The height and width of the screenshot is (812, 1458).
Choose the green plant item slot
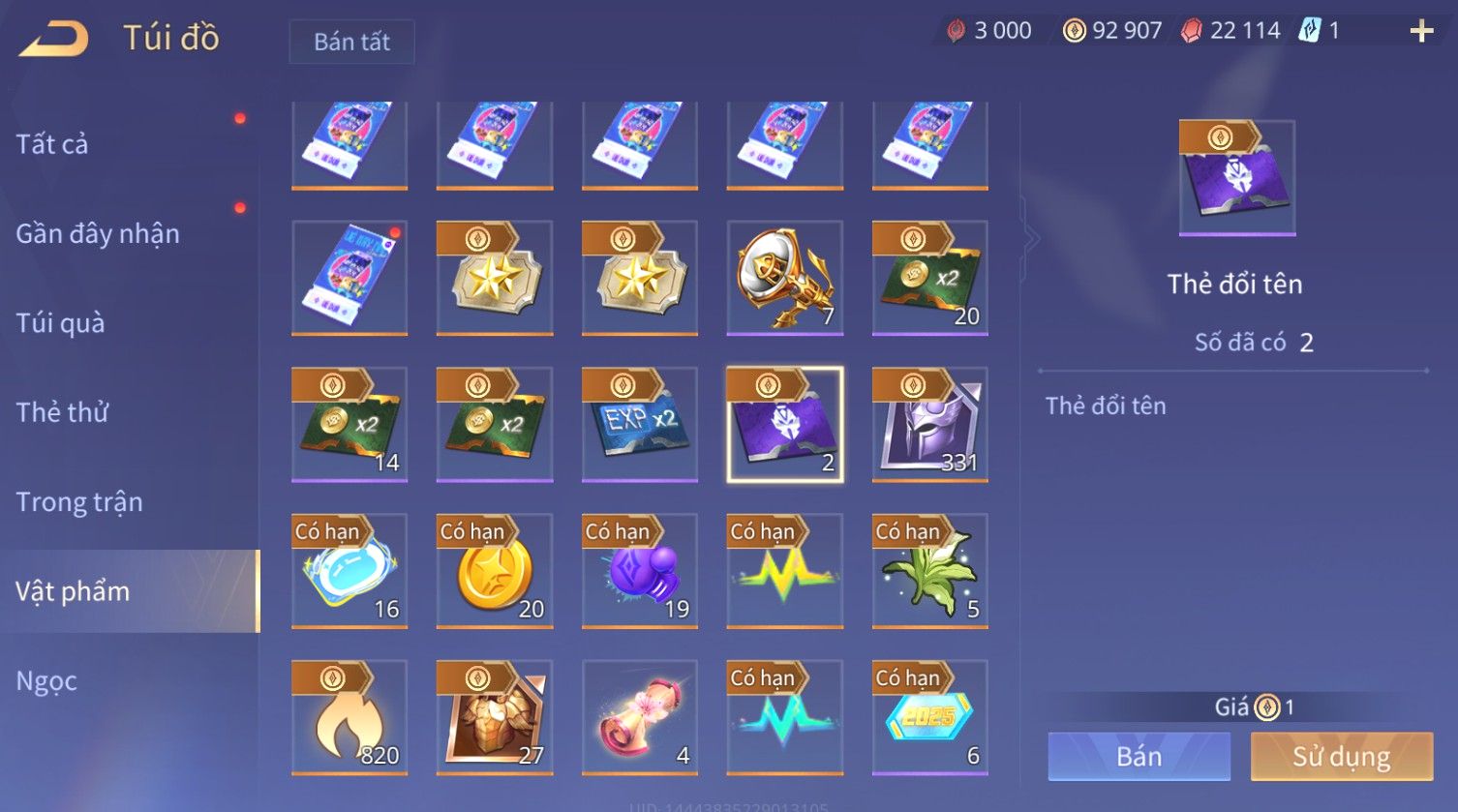pyautogui.click(x=929, y=571)
